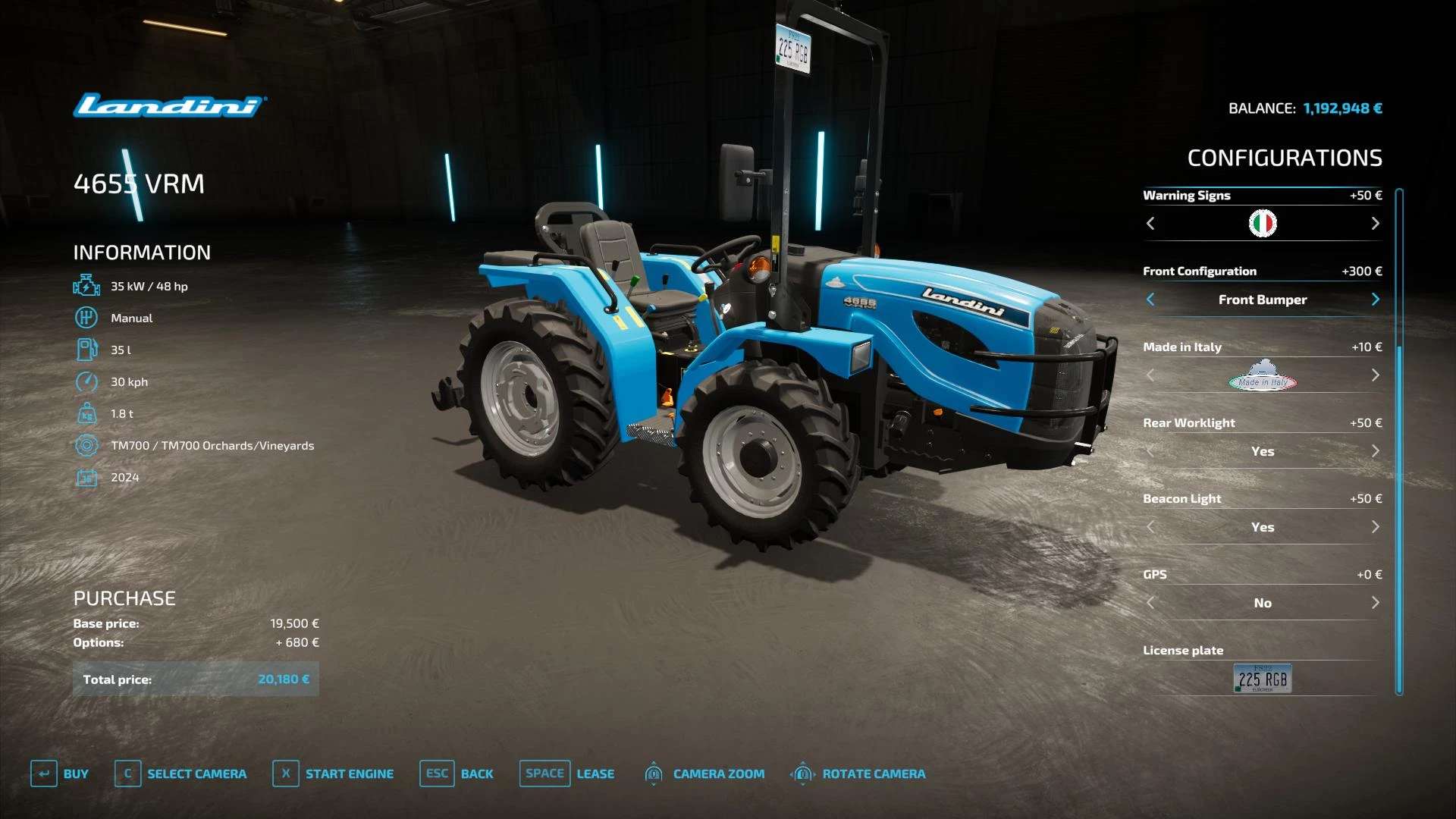This screenshot has height=819, width=1456.
Task: Buy the Landini 4655 VRM tractor
Action: pyautogui.click(x=60, y=773)
